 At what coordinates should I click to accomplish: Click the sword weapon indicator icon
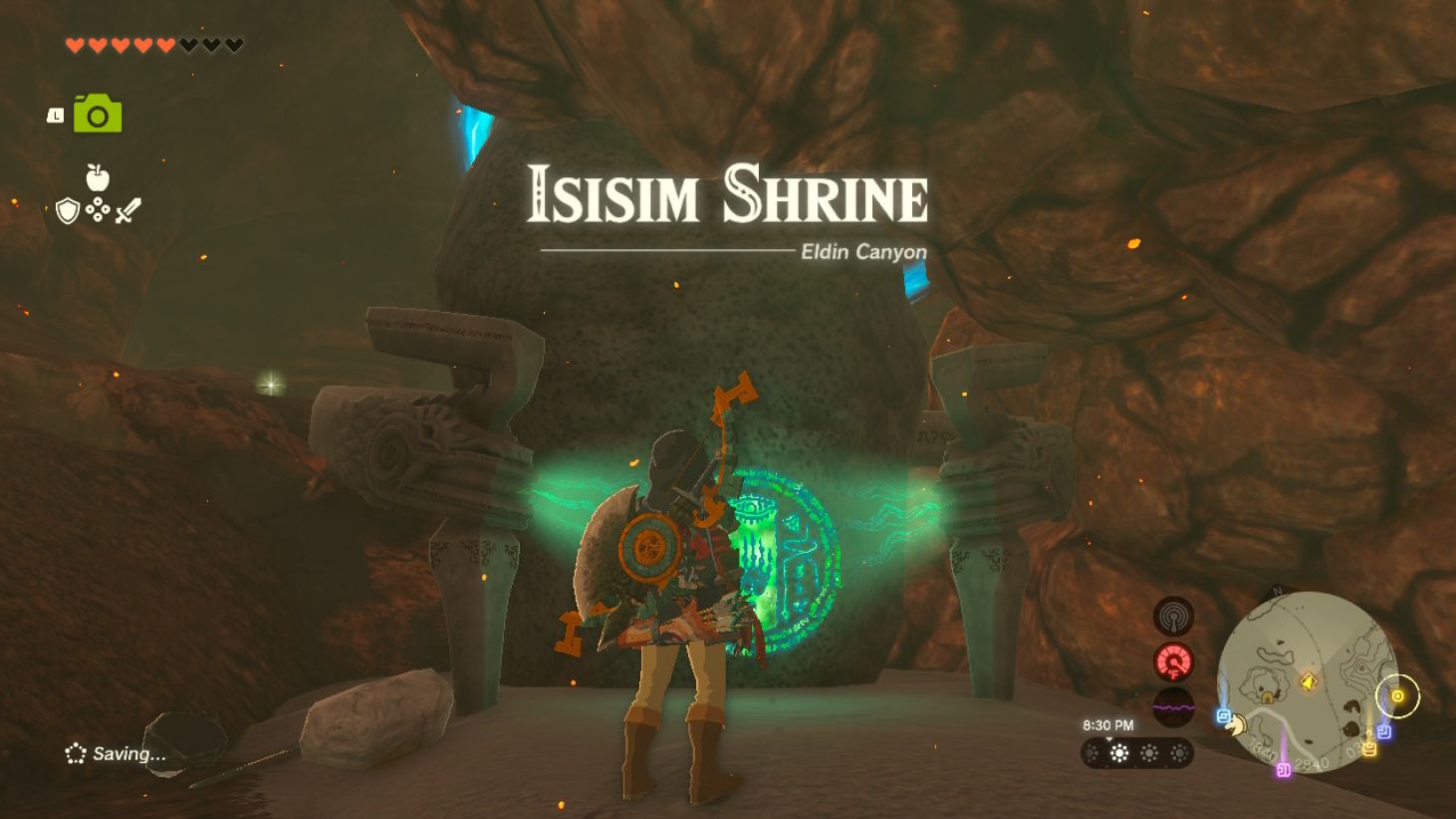tap(128, 209)
